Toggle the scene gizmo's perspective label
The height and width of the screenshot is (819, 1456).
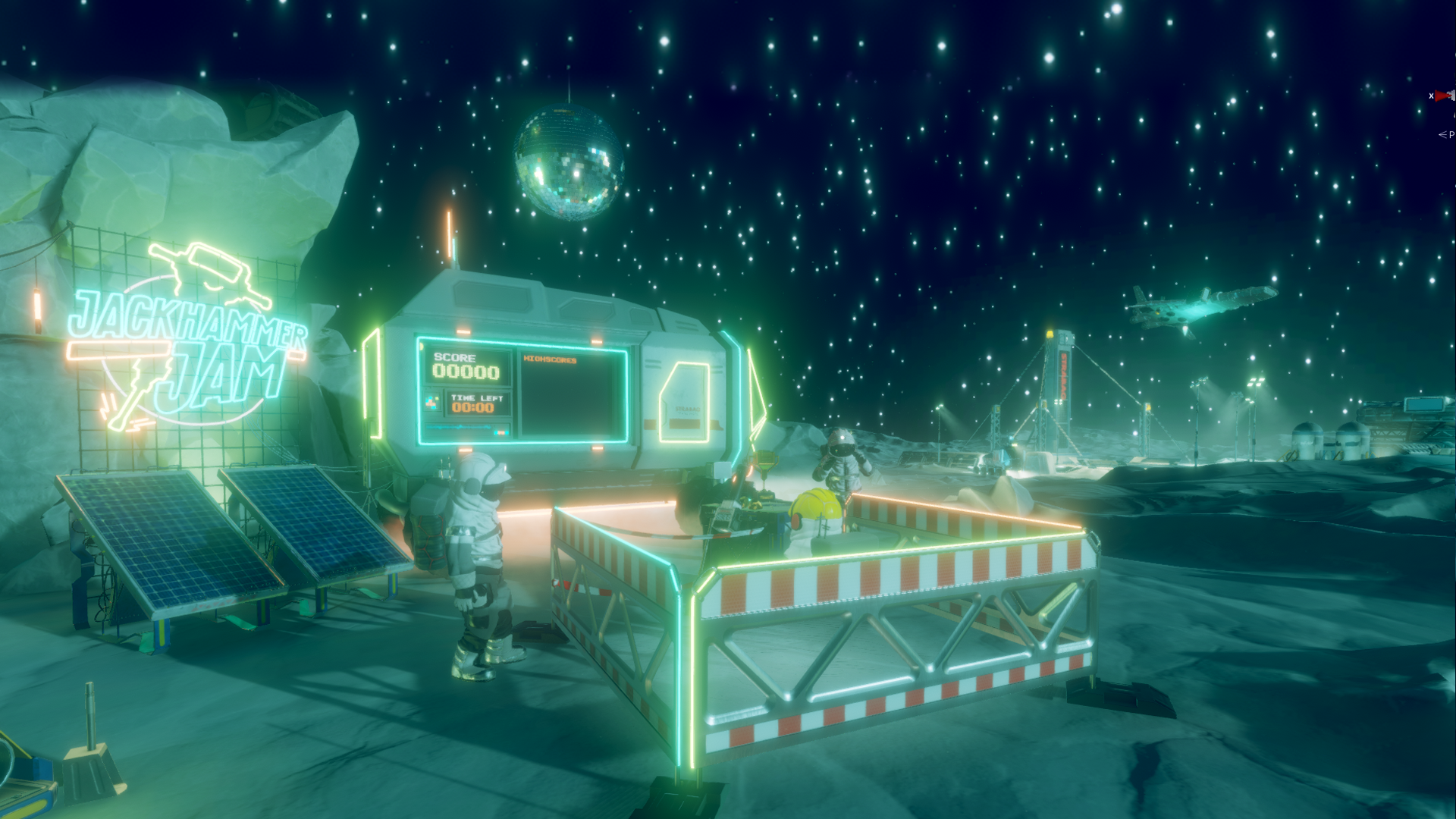click(x=1447, y=134)
